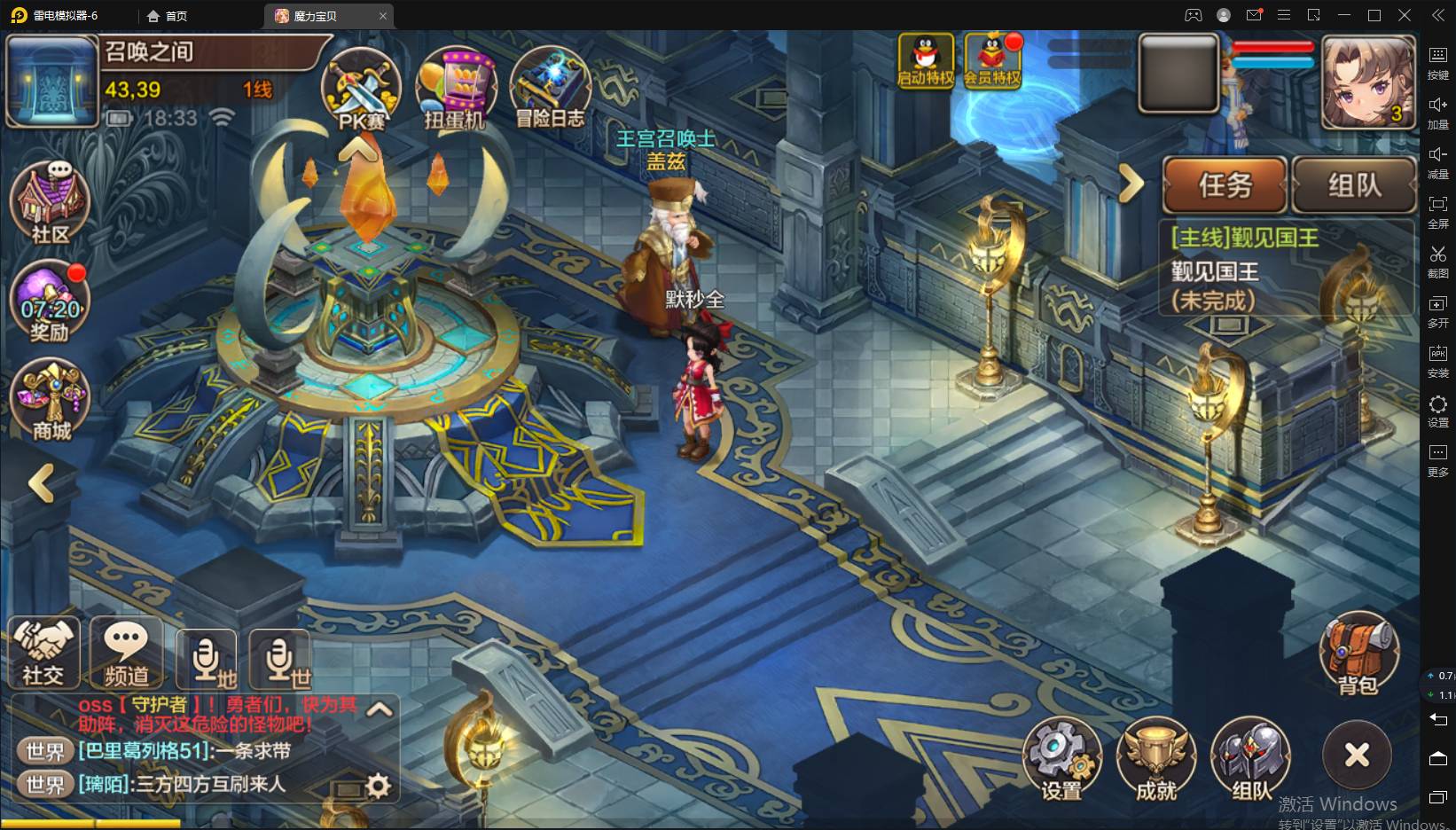Click the player character portrait
Viewport: 1456px width, 830px height.
coord(1367,82)
